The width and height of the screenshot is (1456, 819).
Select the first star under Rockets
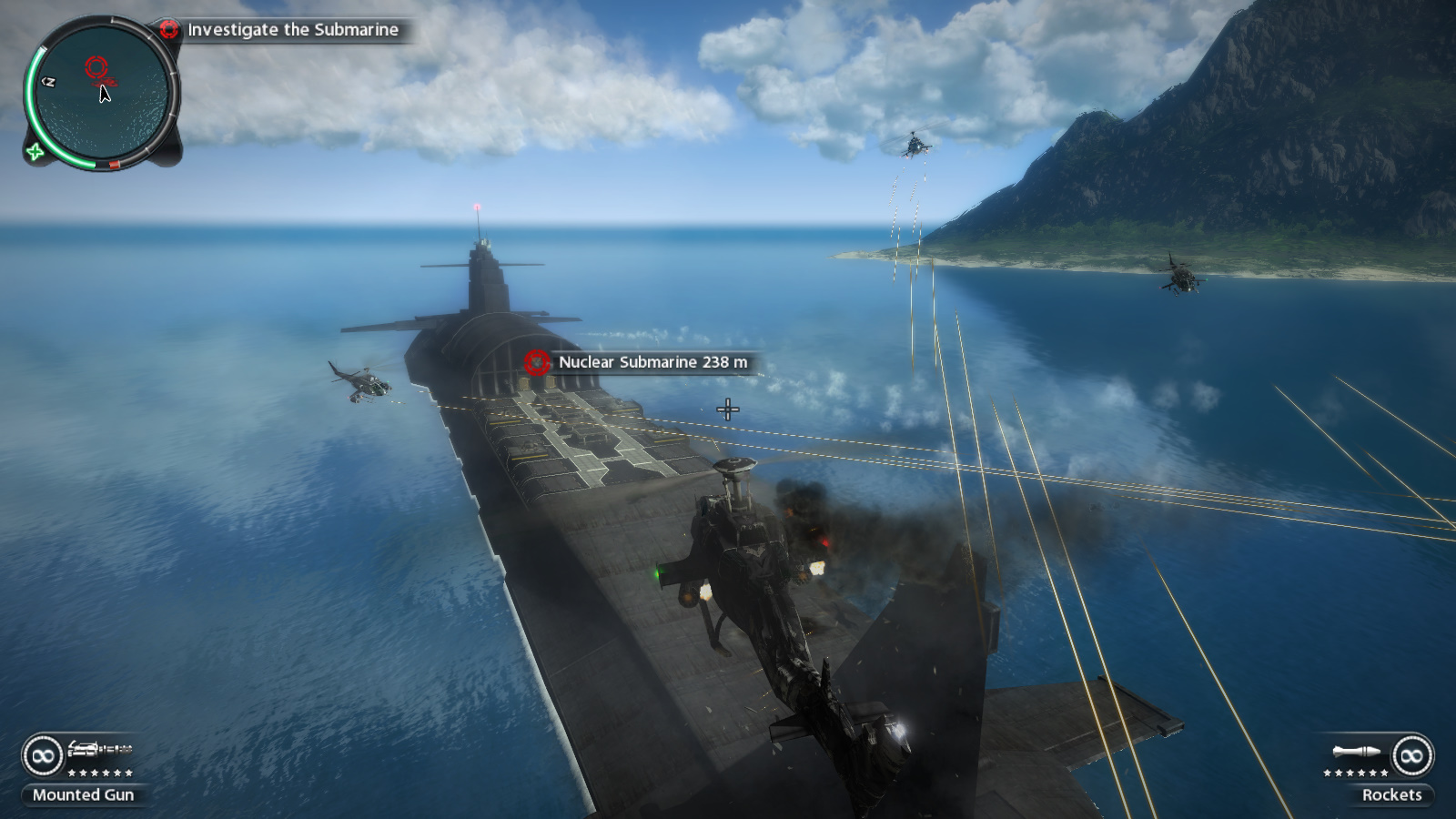click(1328, 773)
